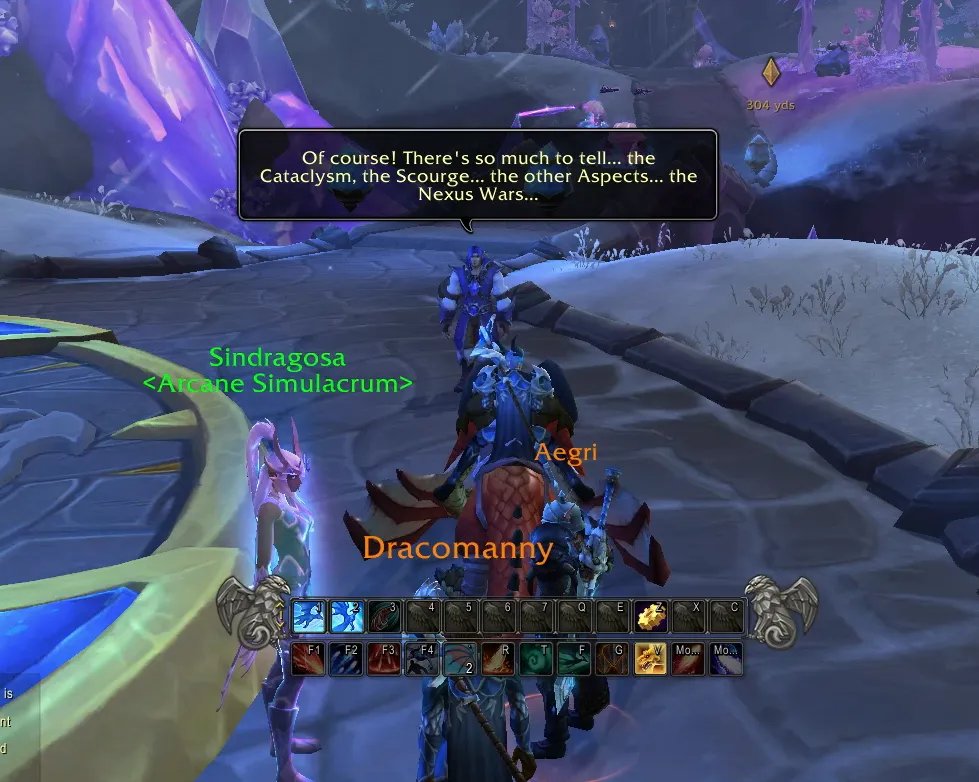Trigger the dark red swirl ability on key 3
This screenshot has height=782, width=979.
tap(385, 617)
